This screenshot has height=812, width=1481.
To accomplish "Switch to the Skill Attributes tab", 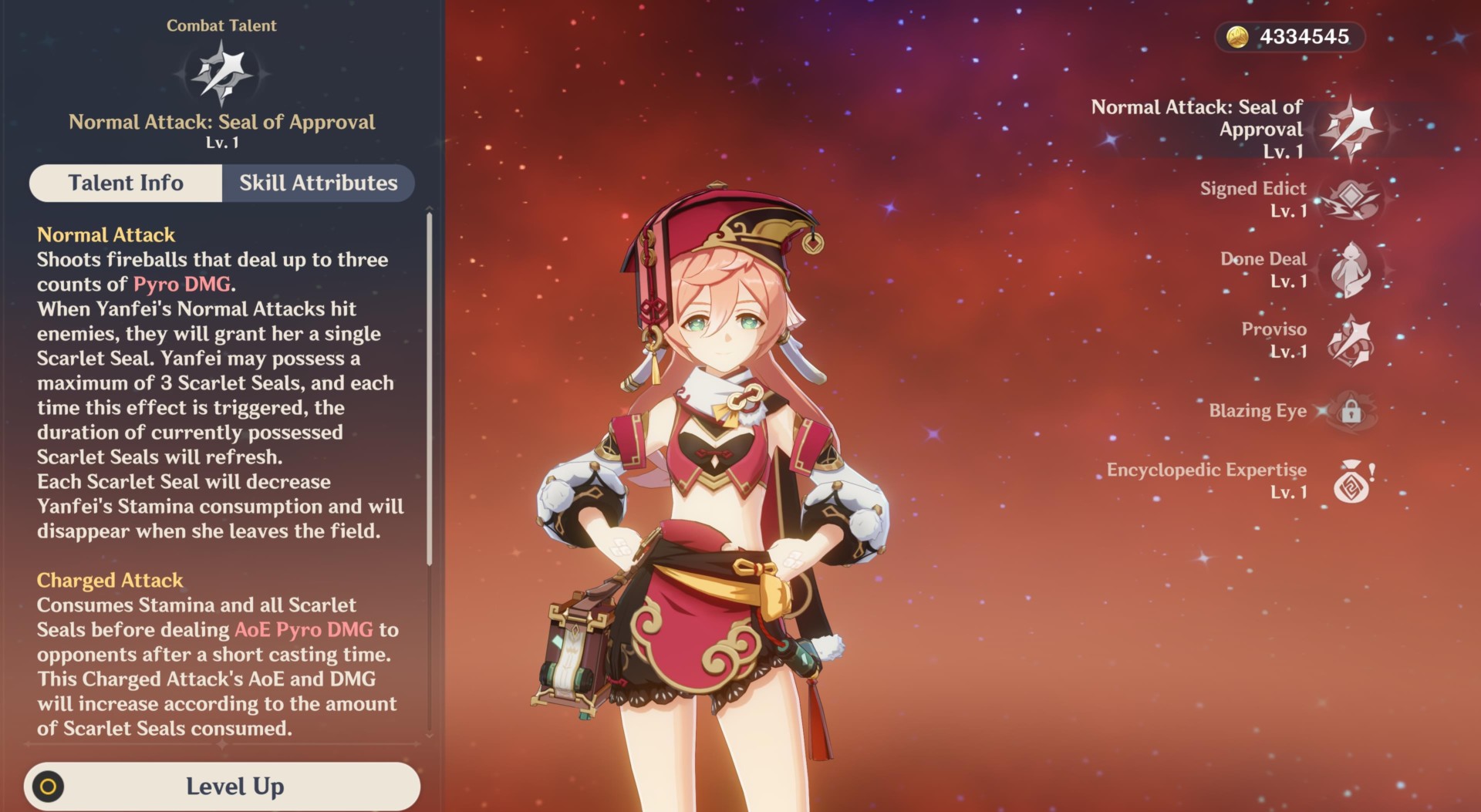I will [318, 183].
